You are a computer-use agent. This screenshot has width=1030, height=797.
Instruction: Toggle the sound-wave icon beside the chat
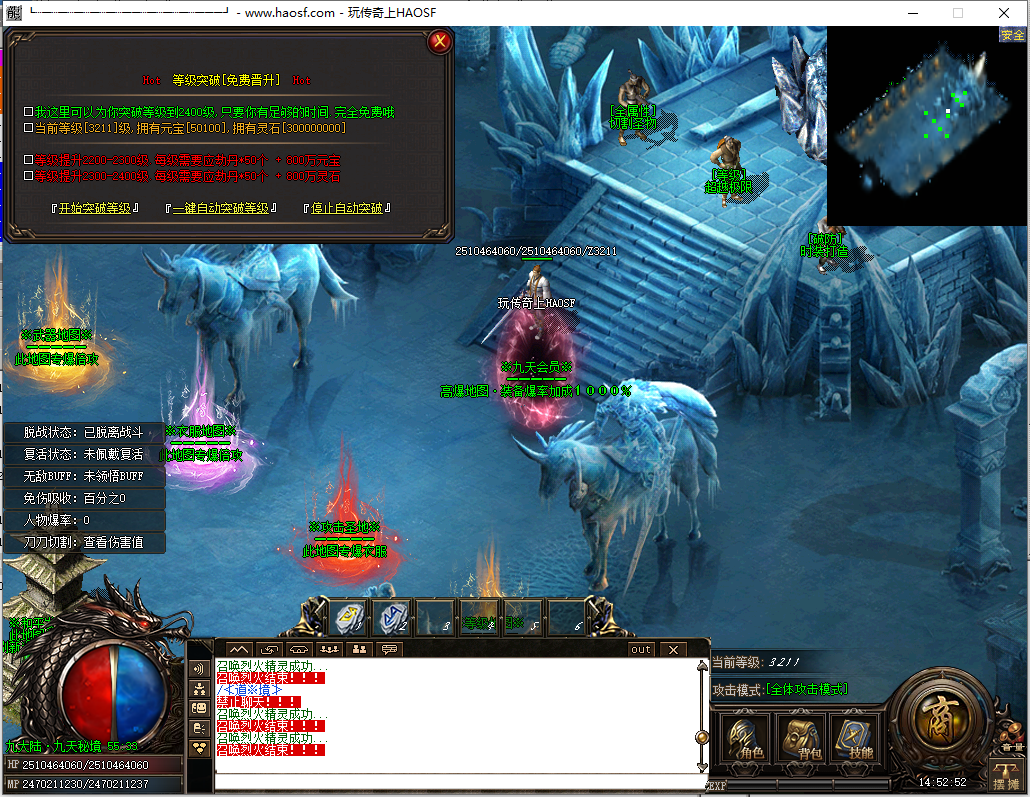(199, 668)
